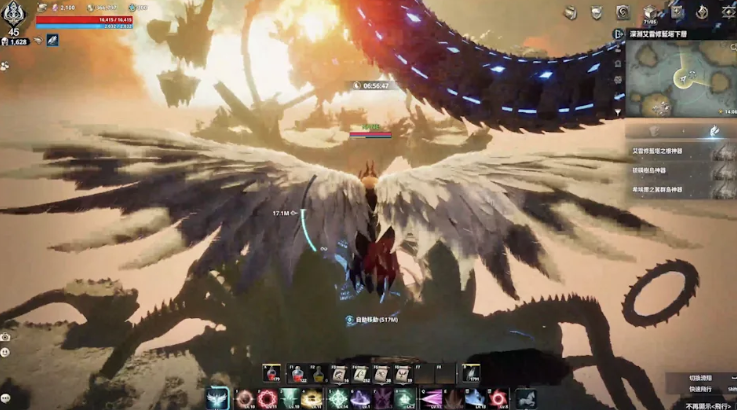Image resolution: width=737 pixels, height=410 pixels.
Task: Open the swirl icon in top menu bar
Action: pos(623,12)
